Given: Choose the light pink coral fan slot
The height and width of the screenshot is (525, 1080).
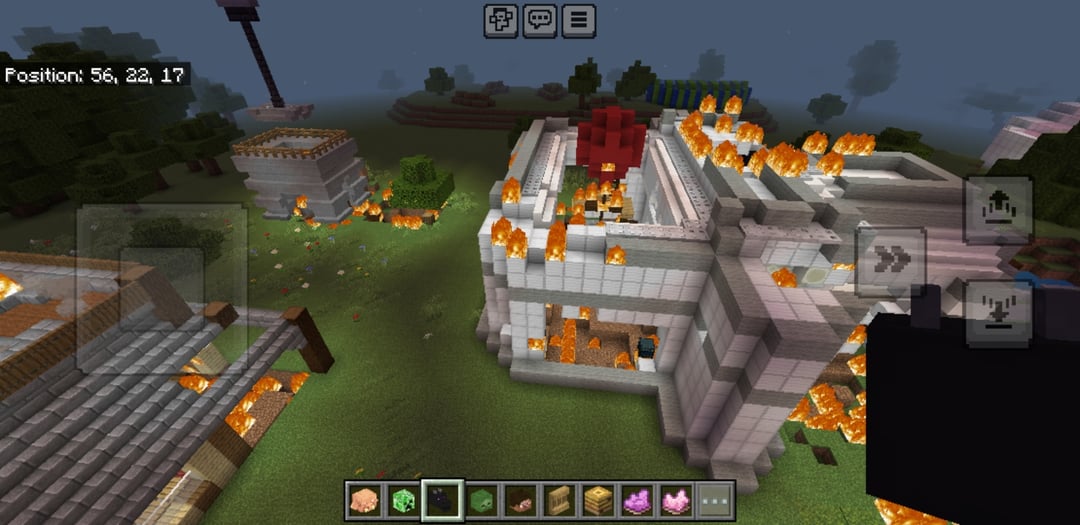Looking at the screenshot, I should pos(675,499).
